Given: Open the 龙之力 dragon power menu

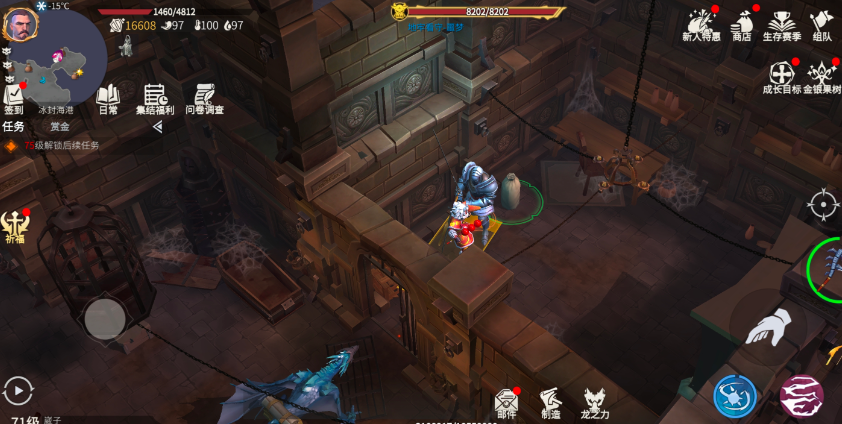Looking at the screenshot, I should [596, 402].
